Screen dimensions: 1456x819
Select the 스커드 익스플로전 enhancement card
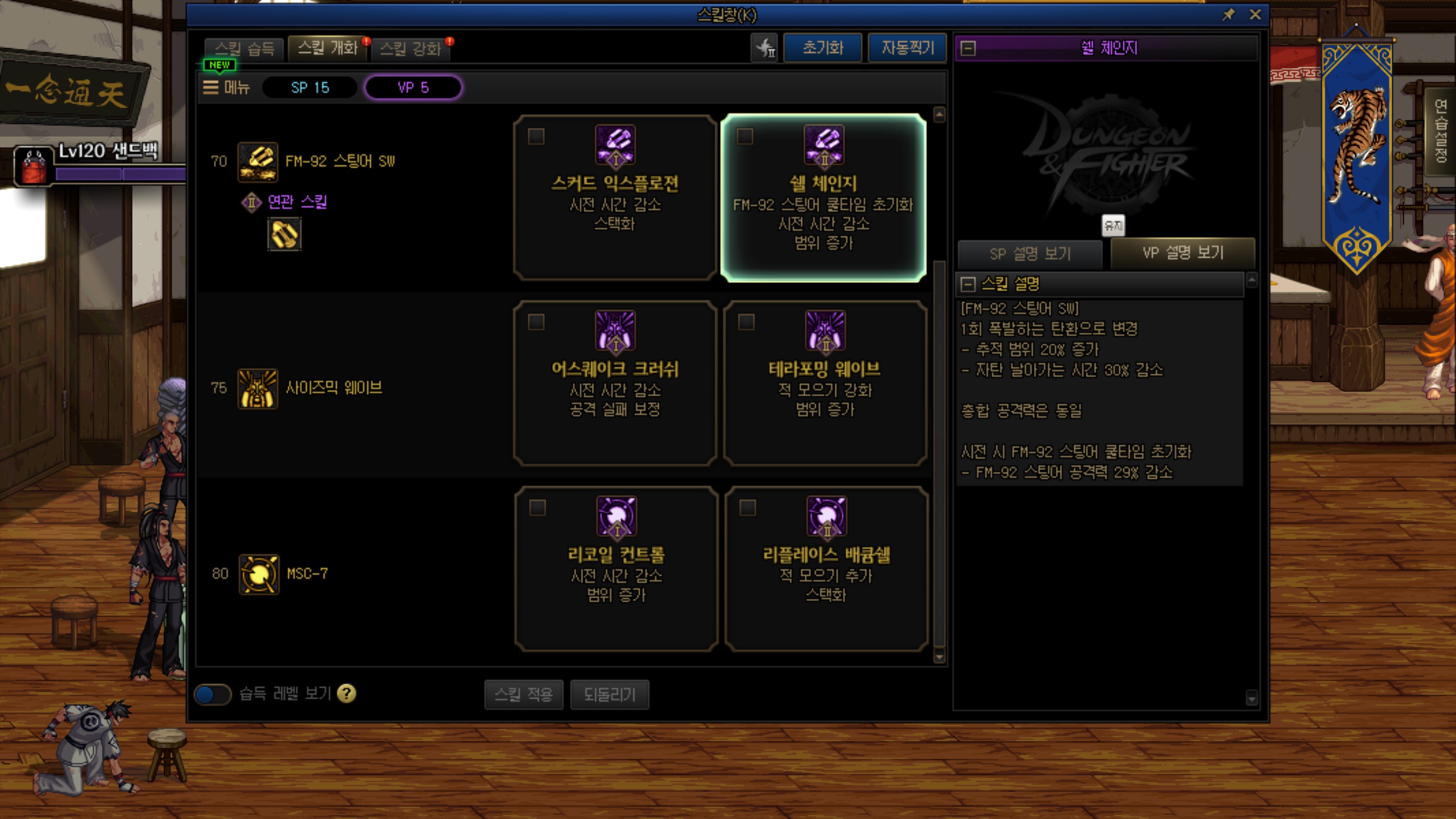(x=615, y=197)
